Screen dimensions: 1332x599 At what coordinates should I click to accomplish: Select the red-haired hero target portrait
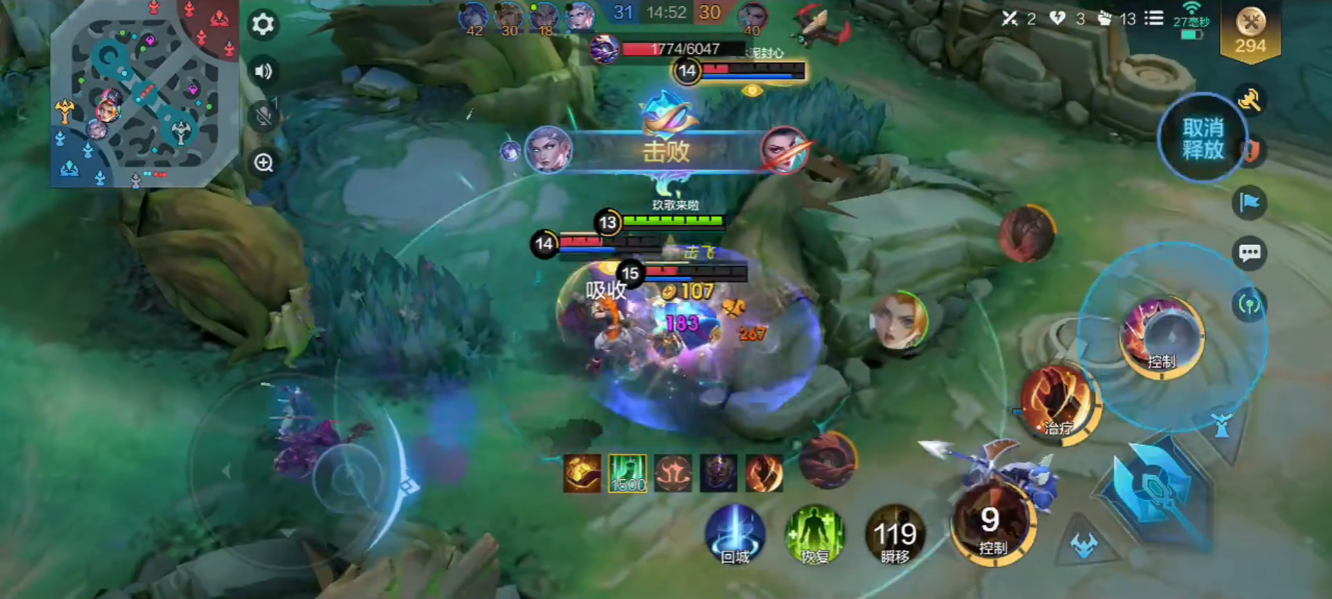[x=898, y=321]
